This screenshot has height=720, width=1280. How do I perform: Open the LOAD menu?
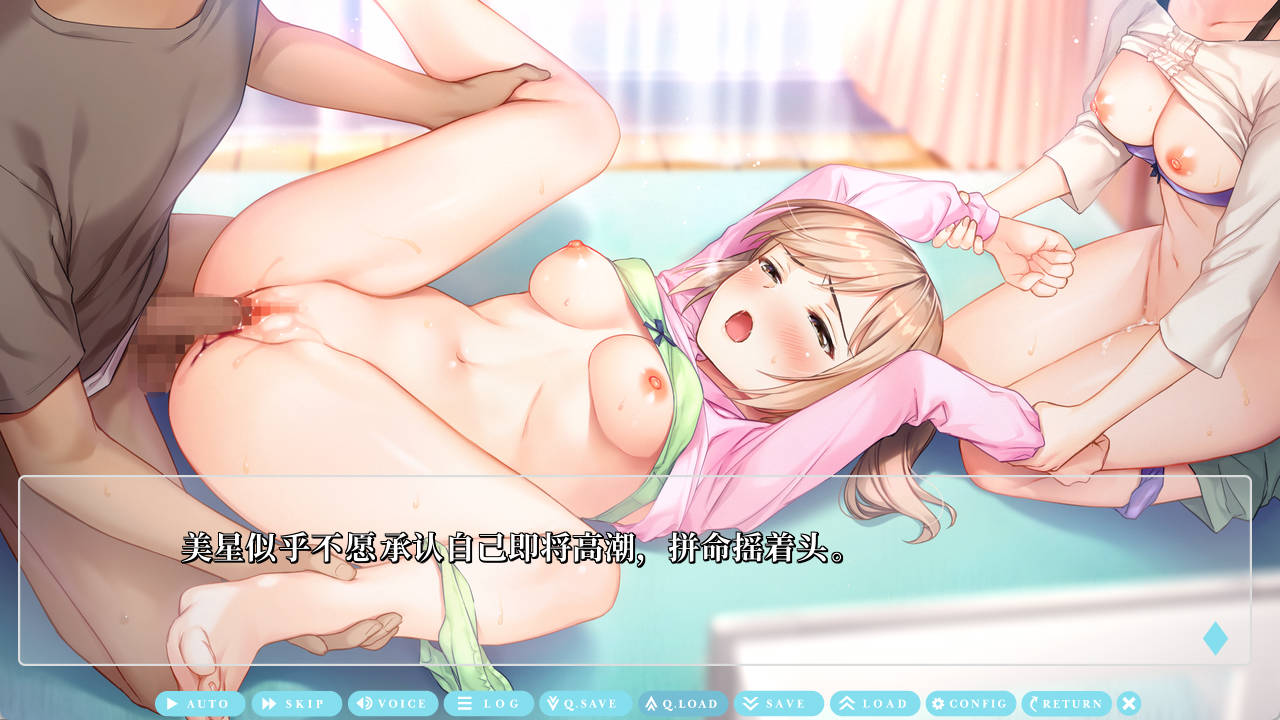tap(875, 704)
